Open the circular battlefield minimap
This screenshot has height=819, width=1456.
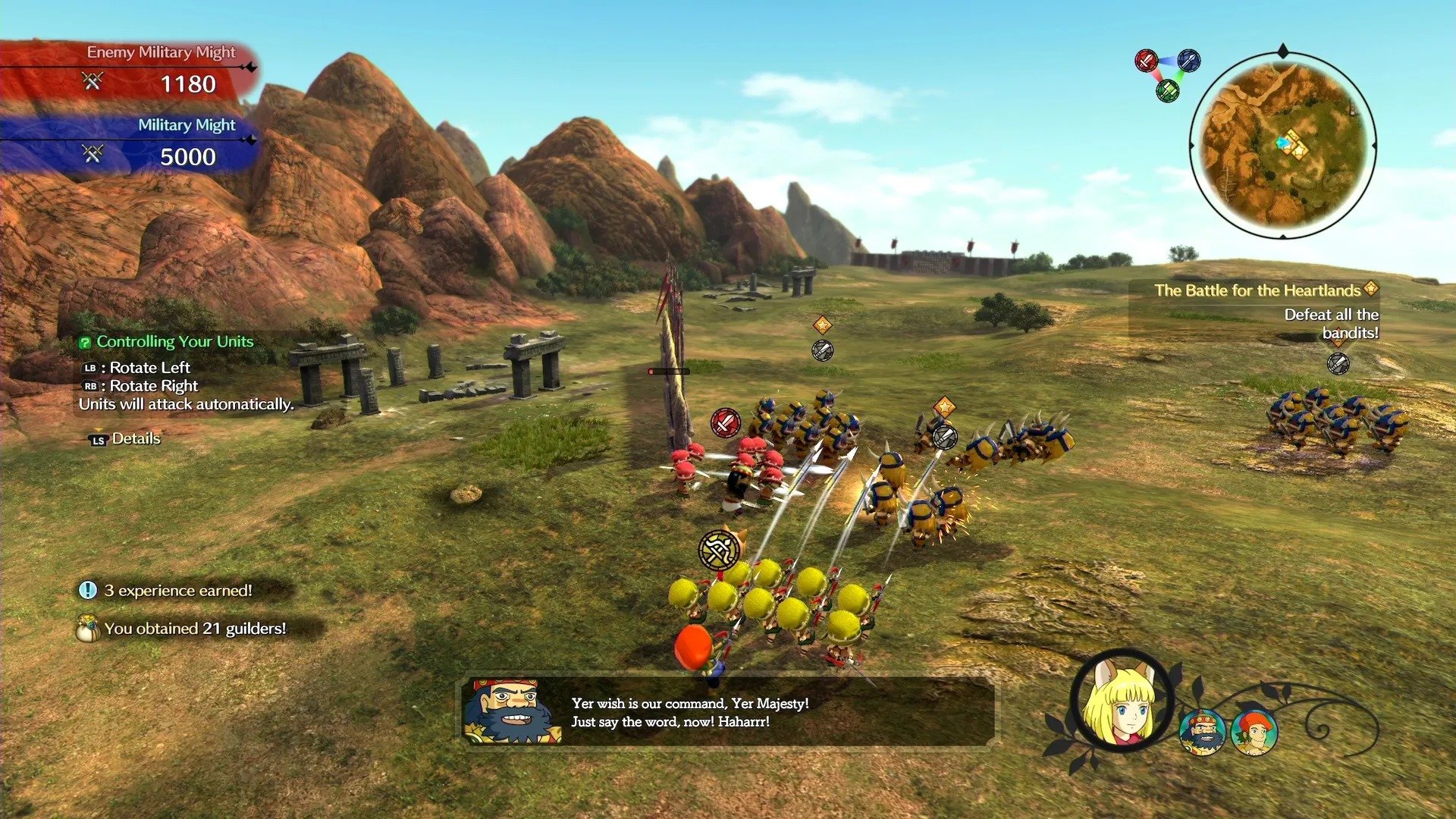1282,145
